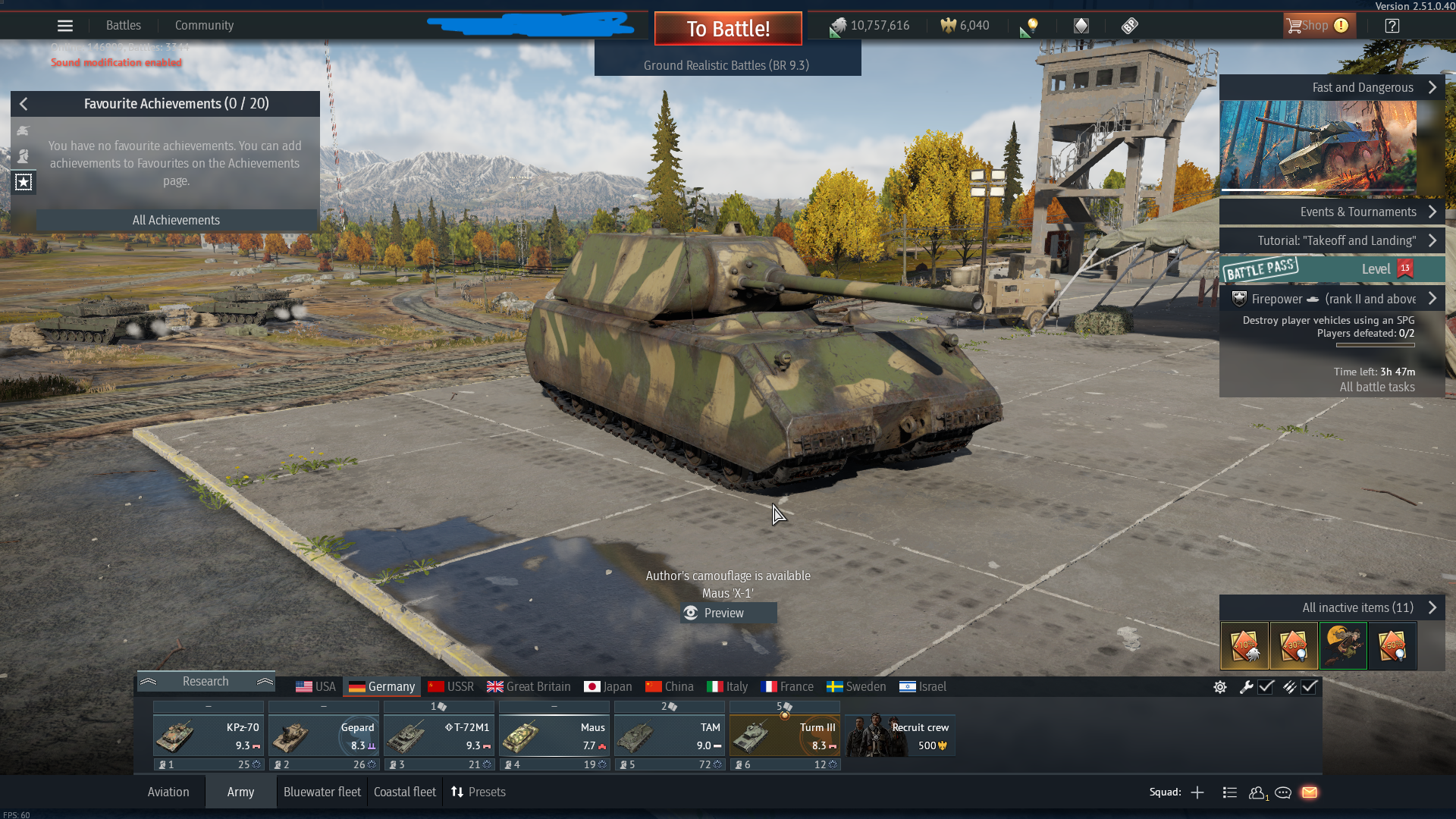Switch to the Aviation tab

tap(168, 792)
